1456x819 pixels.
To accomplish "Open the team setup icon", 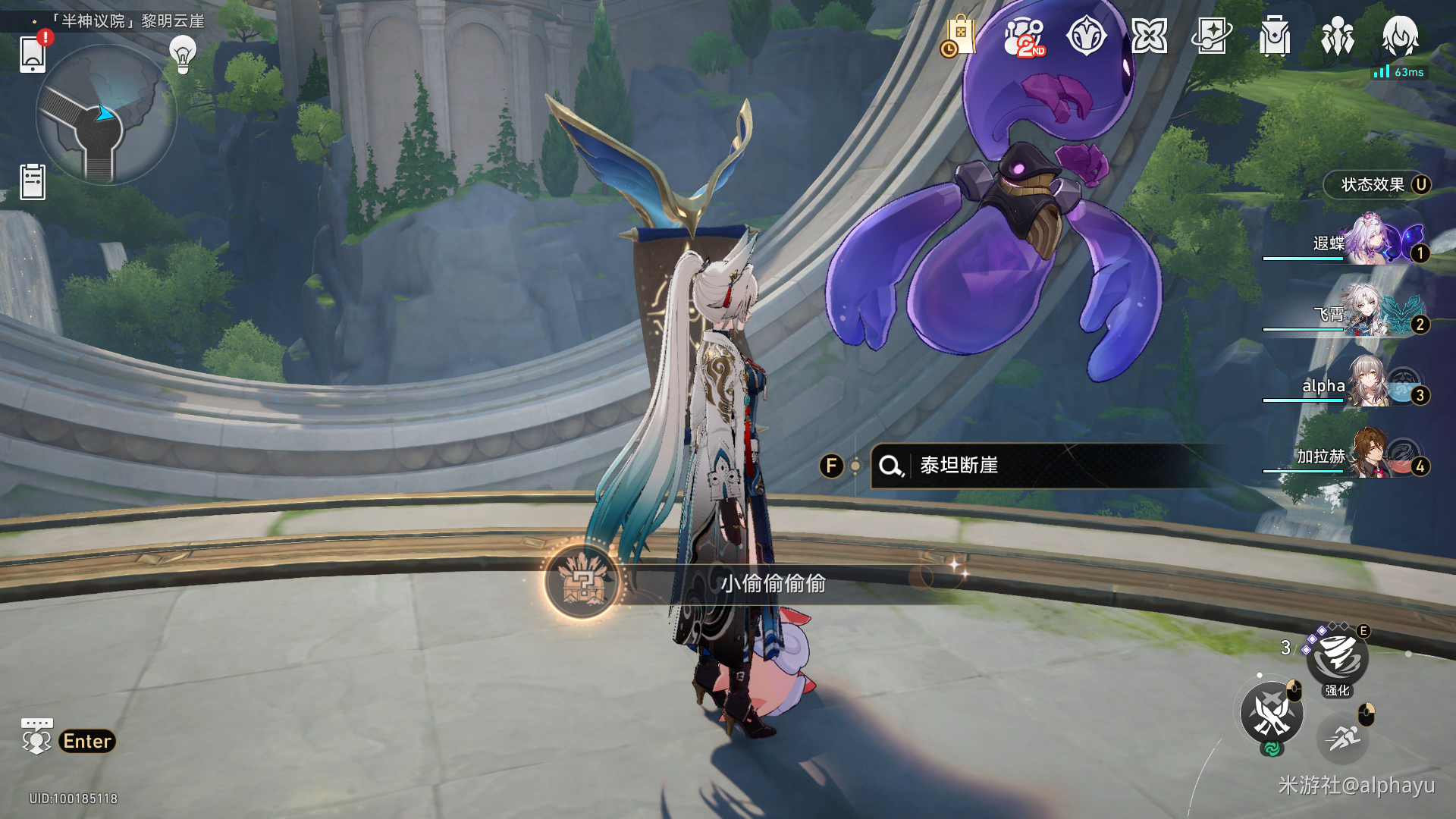I will [x=1337, y=36].
